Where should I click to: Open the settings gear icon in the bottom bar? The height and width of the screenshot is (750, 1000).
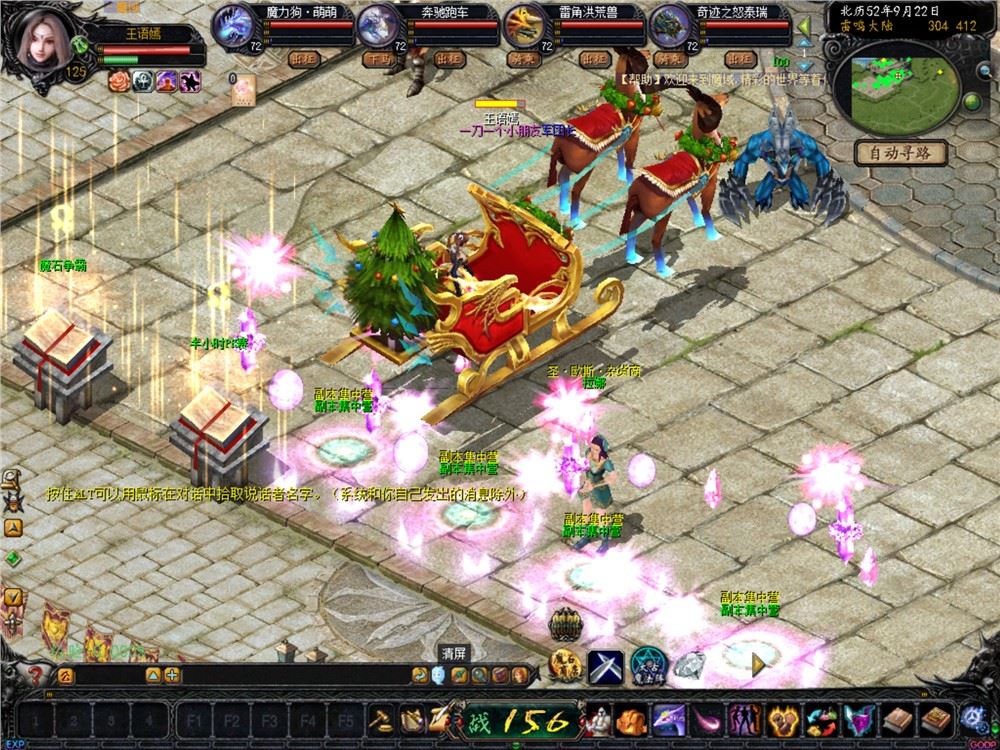[x=973, y=718]
